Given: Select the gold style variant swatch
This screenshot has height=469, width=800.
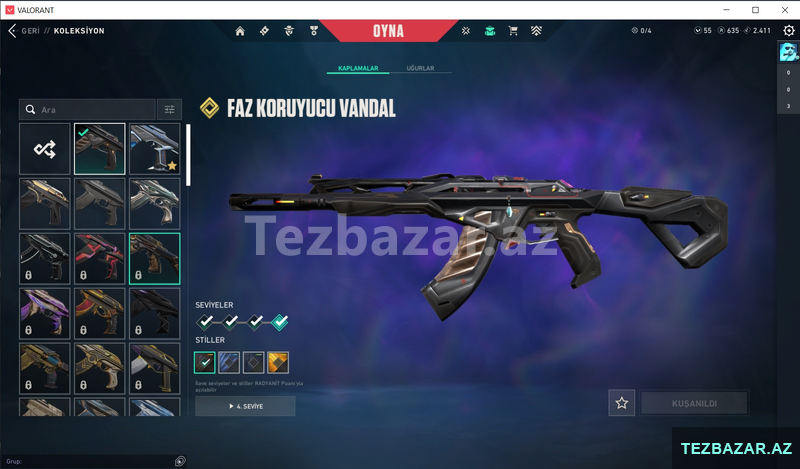Looking at the screenshot, I should [278, 362].
